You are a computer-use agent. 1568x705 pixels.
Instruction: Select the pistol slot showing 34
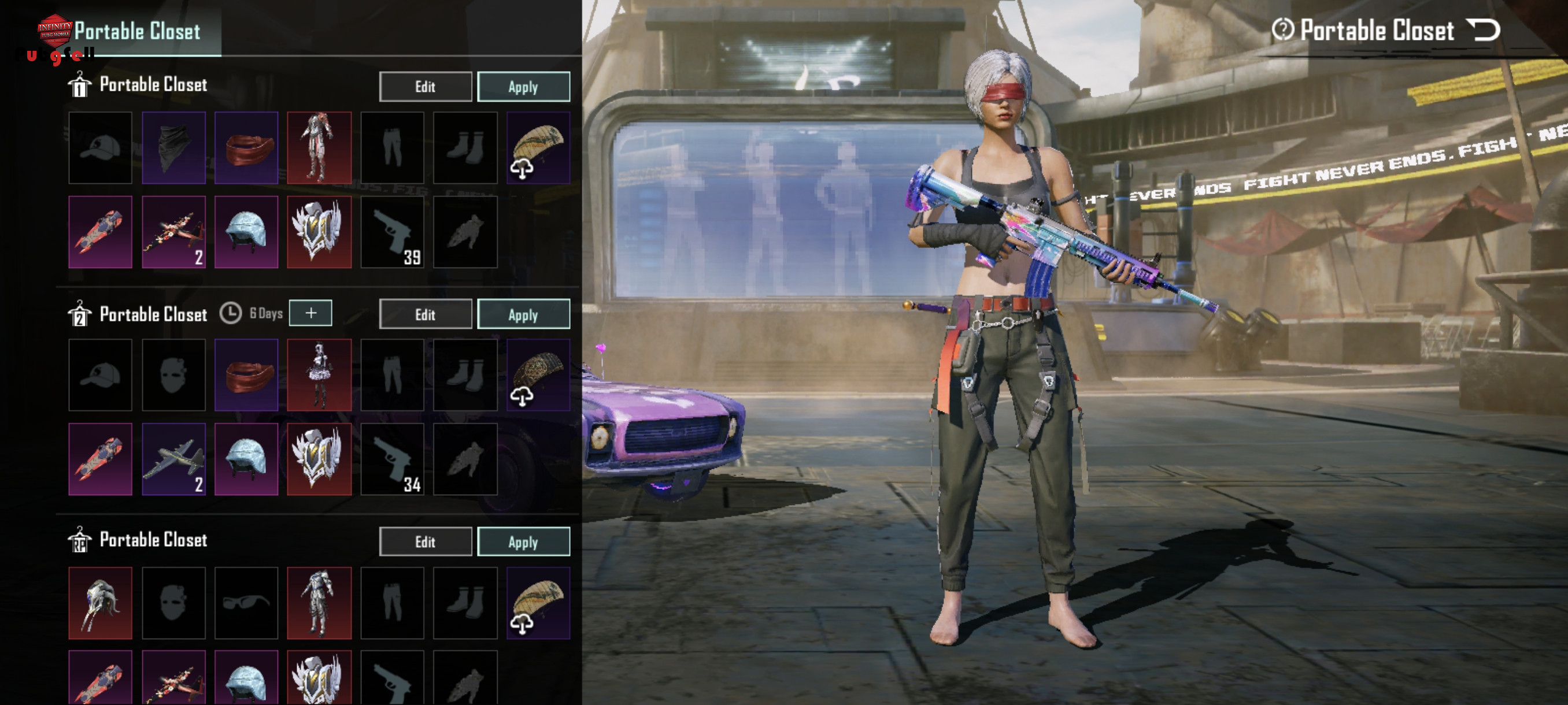392,459
